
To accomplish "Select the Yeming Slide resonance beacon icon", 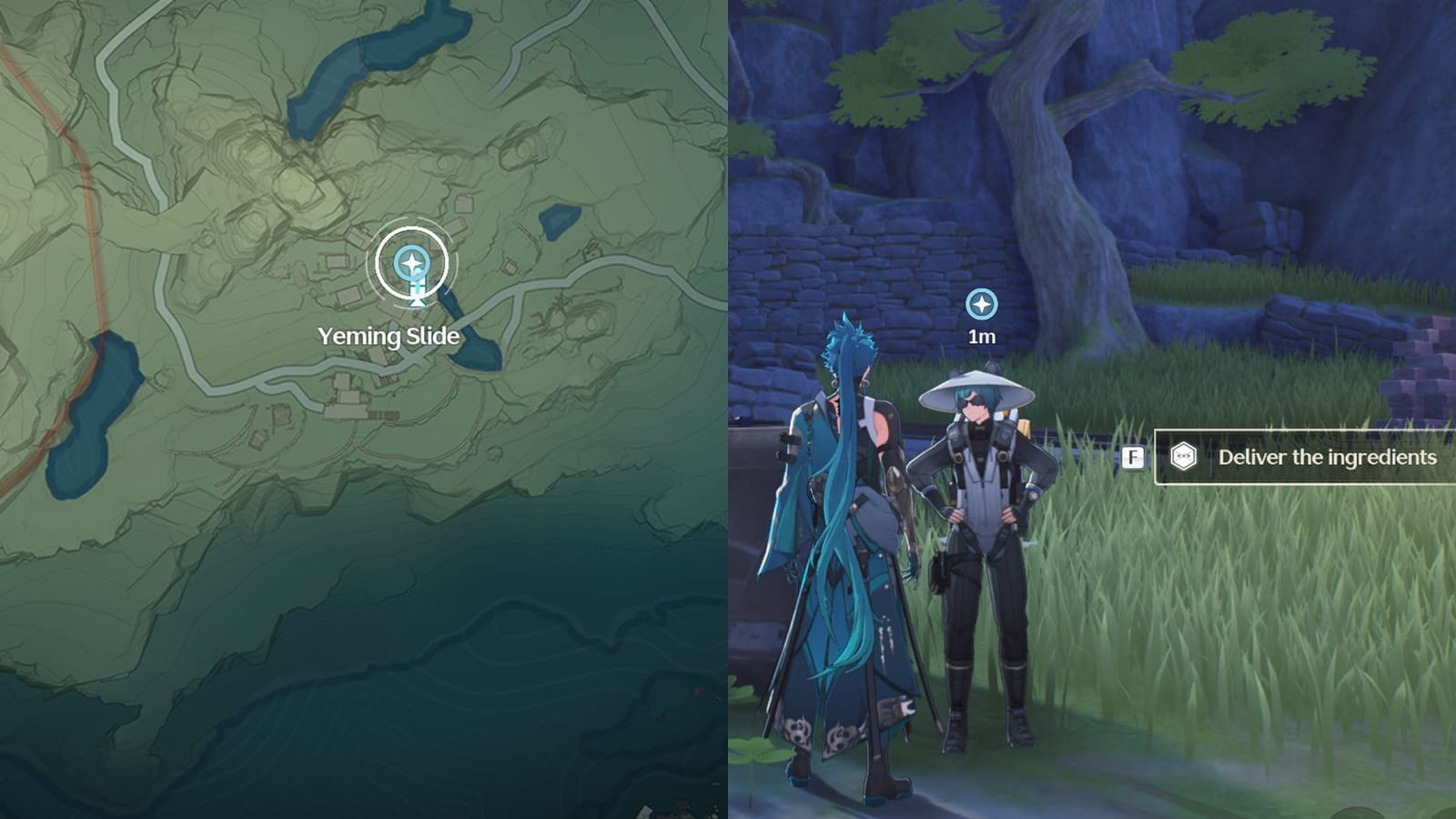I will pos(412,264).
